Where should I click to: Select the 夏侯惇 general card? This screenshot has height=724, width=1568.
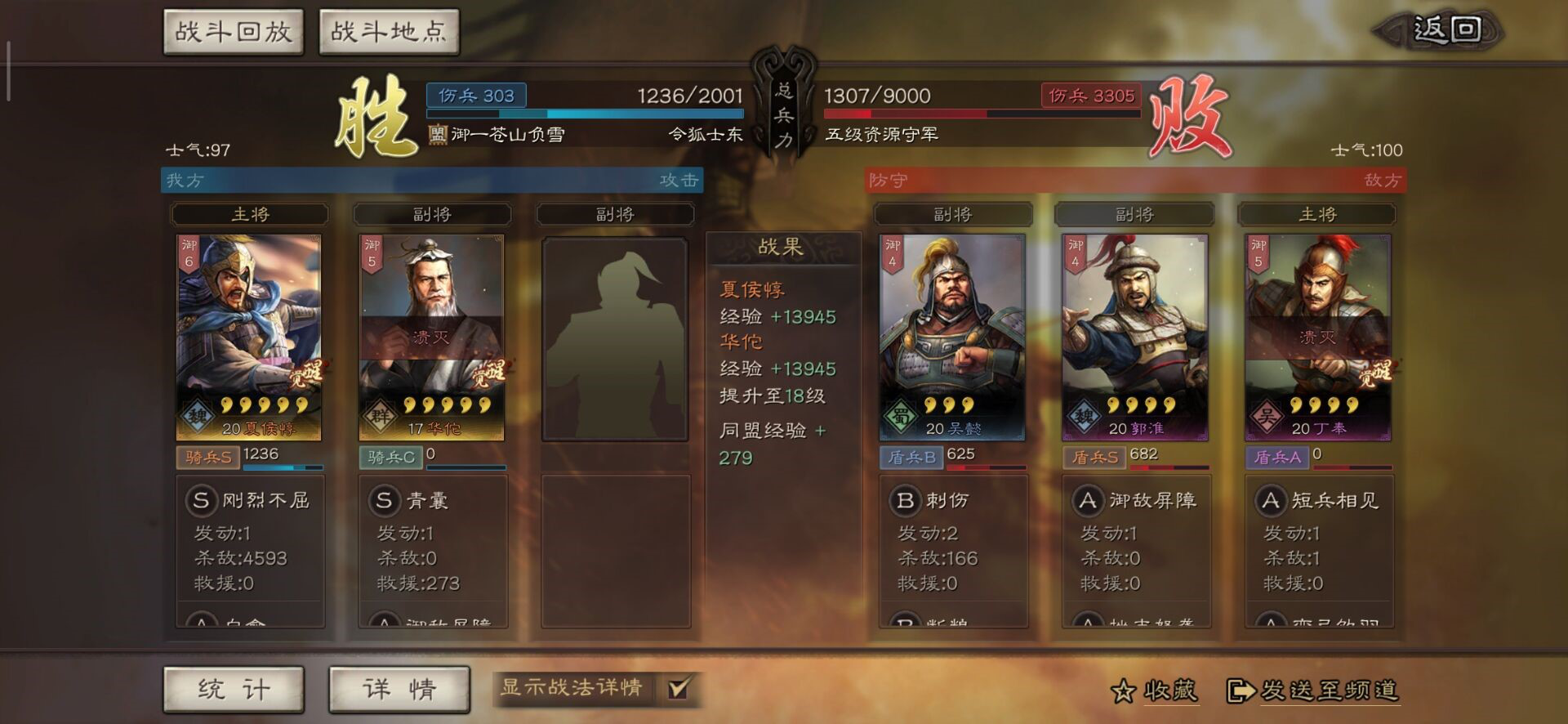(249, 337)
